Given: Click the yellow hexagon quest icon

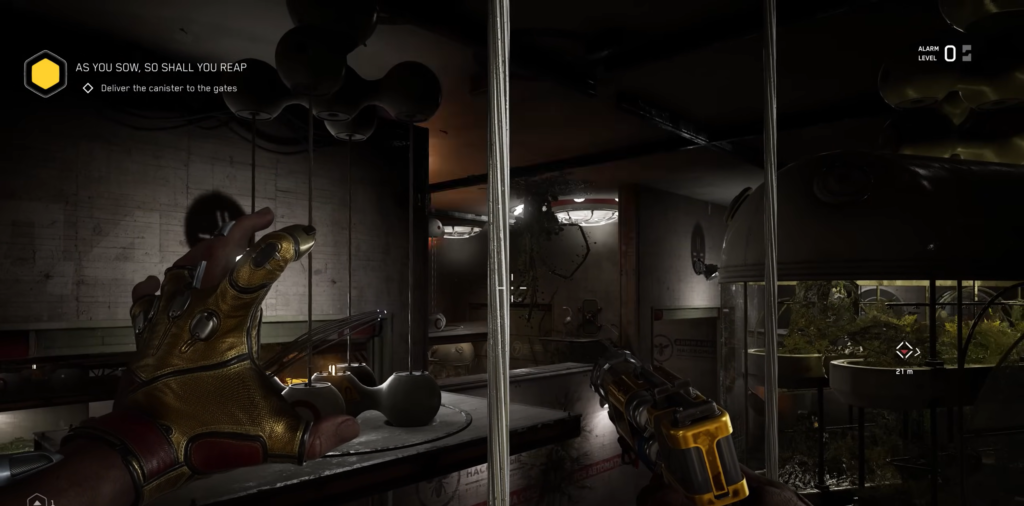Looking at the screenshot, I should coord(45,74).
